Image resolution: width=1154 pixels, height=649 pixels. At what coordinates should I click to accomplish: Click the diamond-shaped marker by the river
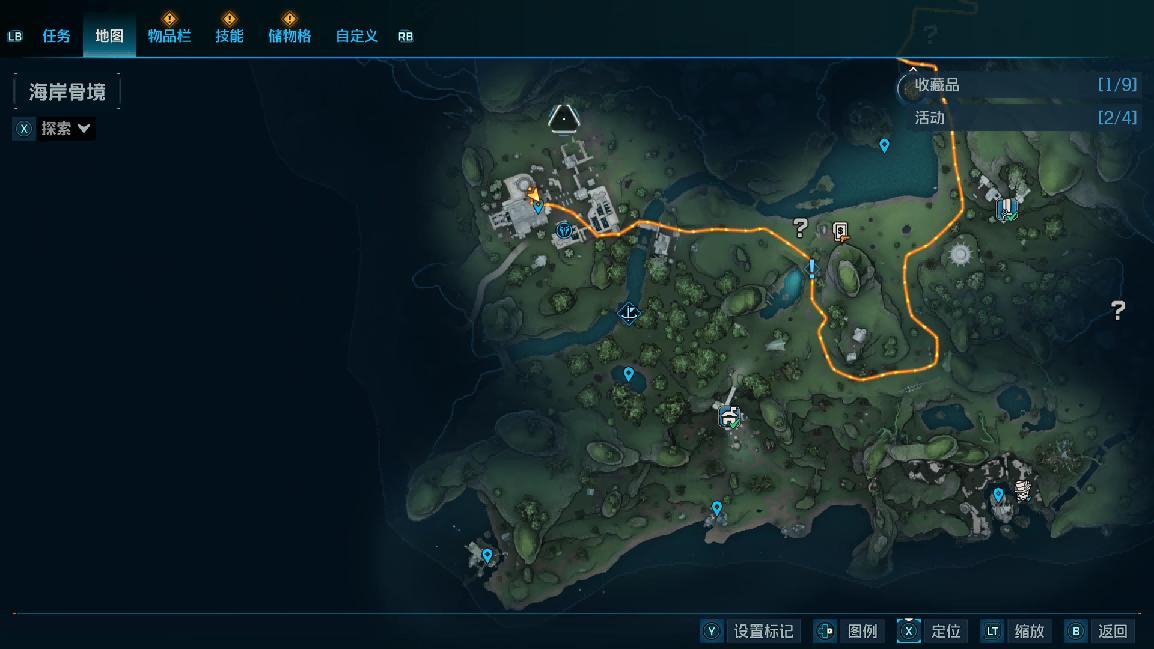(628, 314)
